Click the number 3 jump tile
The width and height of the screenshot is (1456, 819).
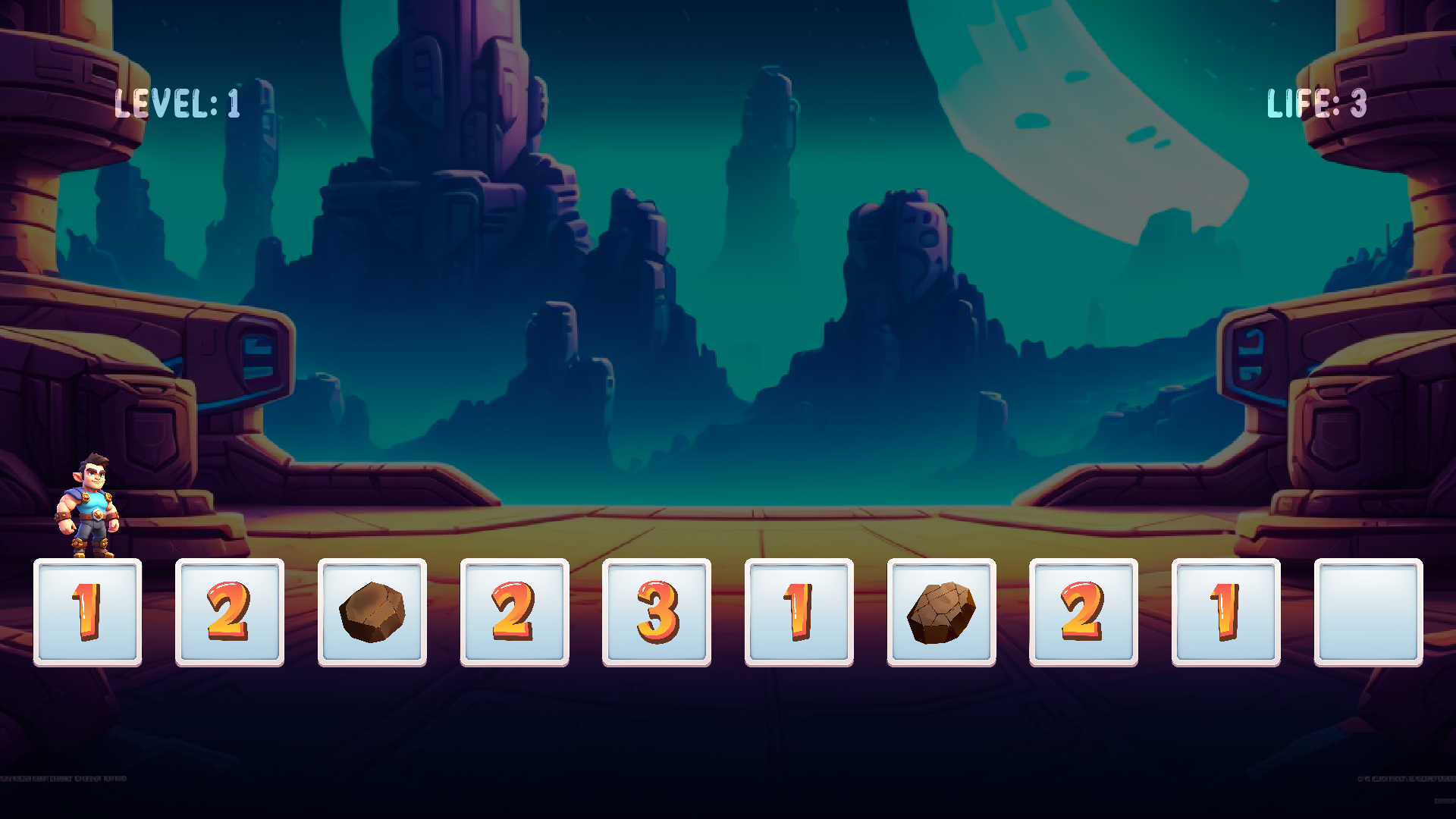coord(655,614)
